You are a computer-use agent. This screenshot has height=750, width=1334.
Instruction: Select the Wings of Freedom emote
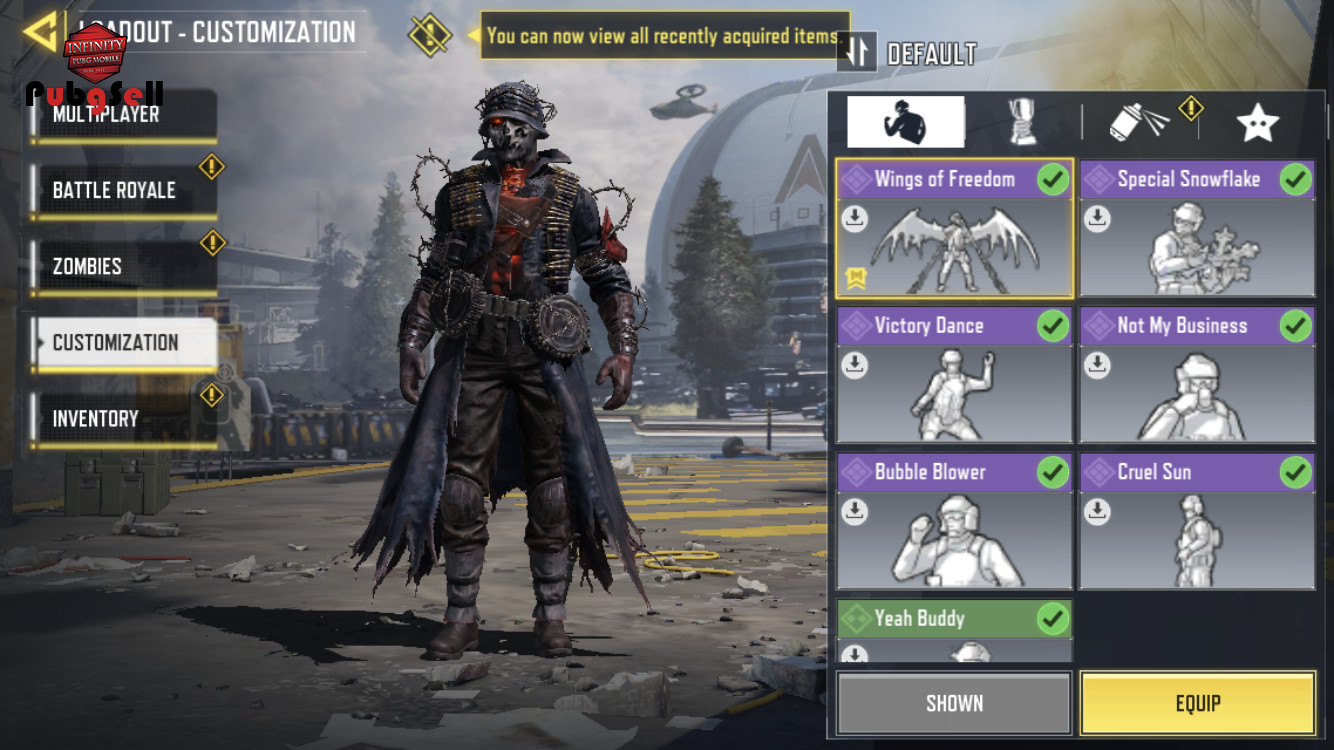pyautogui.click(x=954, y=228)
